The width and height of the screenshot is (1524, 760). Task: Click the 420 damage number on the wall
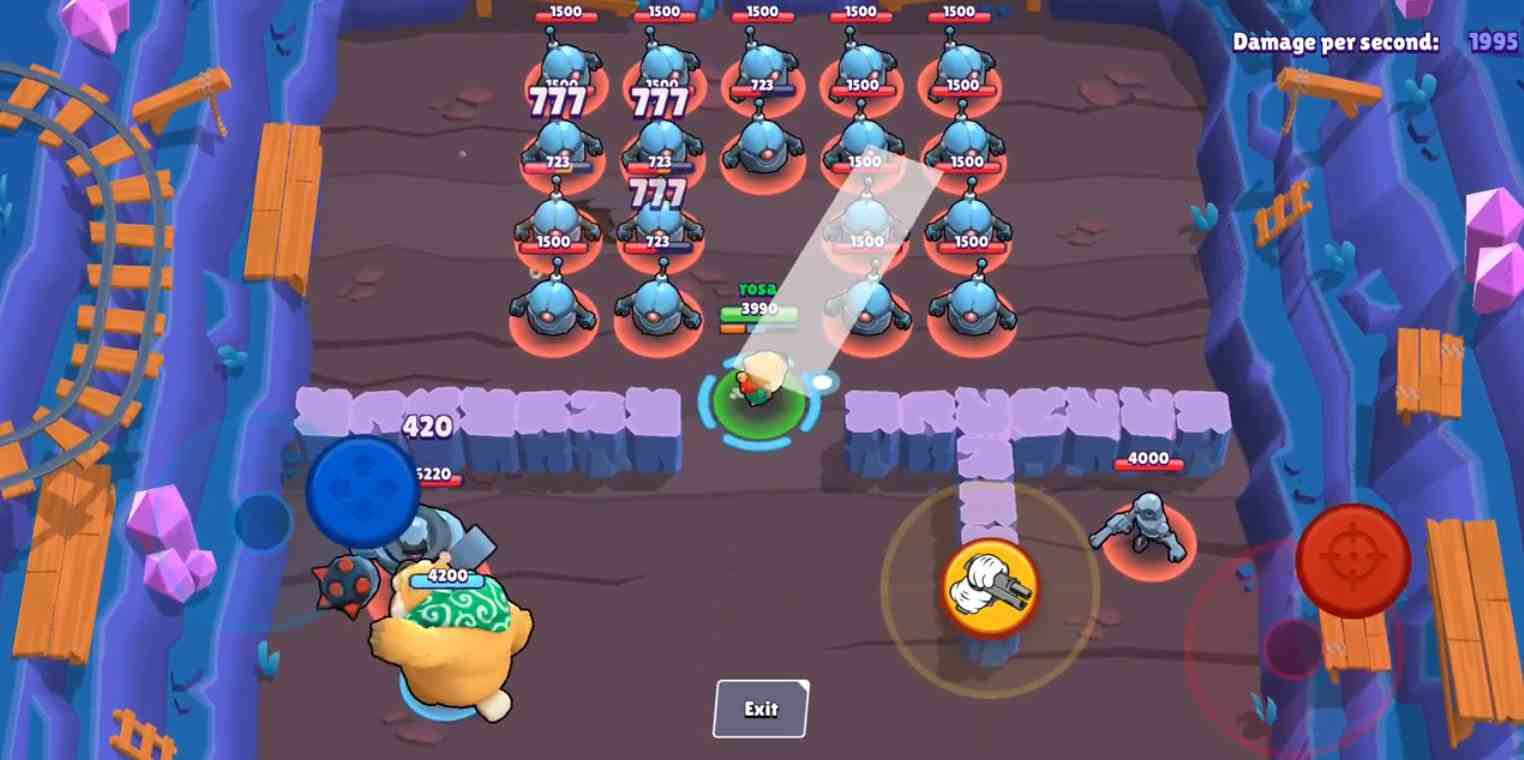[x=429, y=426]
